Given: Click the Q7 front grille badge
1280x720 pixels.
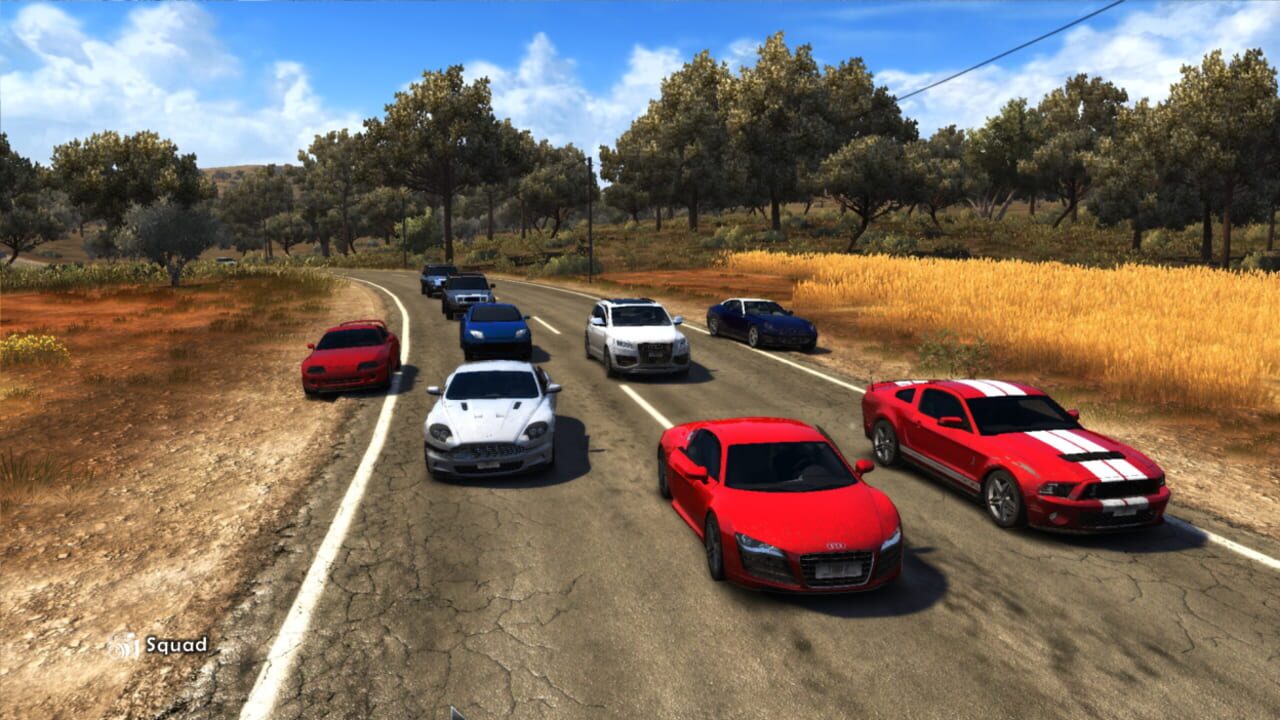Looking at the screenshot, I should click(656, 347).
